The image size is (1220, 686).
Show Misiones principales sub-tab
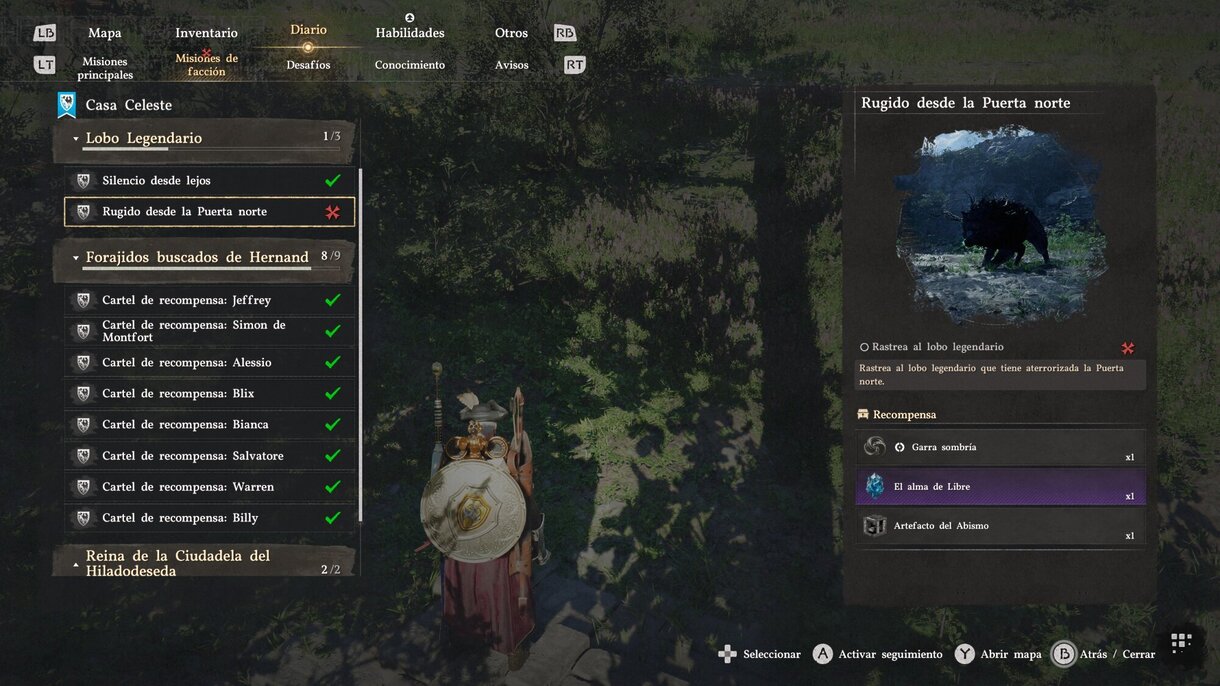[105, 68]
